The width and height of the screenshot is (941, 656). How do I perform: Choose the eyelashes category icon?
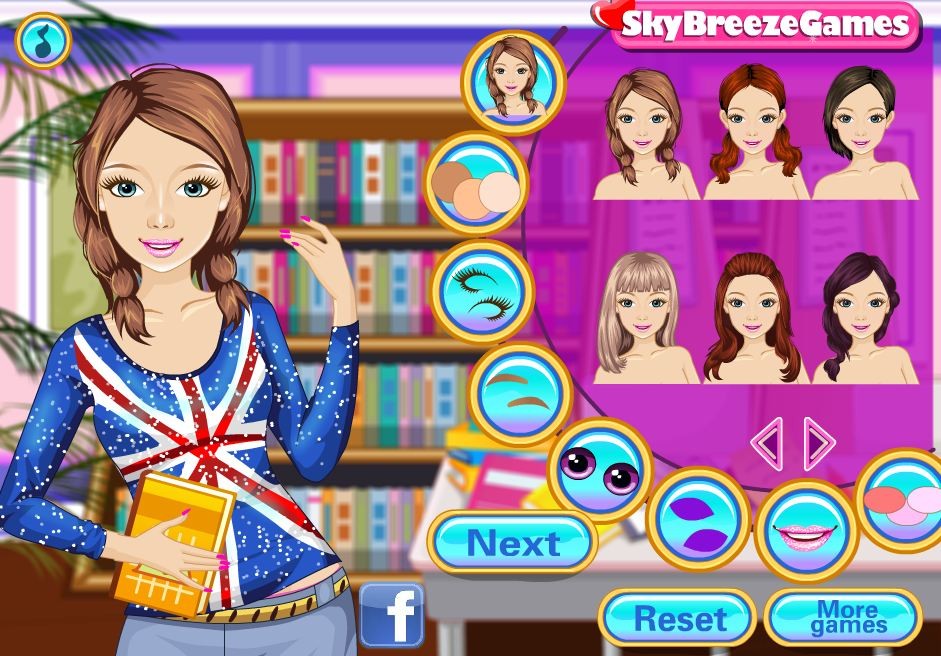[482, 289]
